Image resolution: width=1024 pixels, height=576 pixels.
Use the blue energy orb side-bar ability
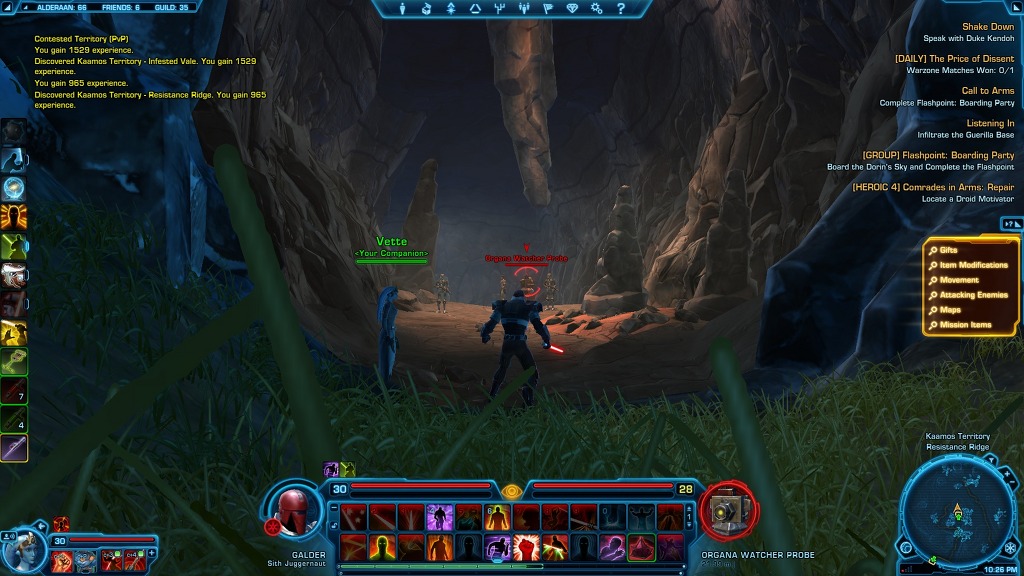pos(14,187)
